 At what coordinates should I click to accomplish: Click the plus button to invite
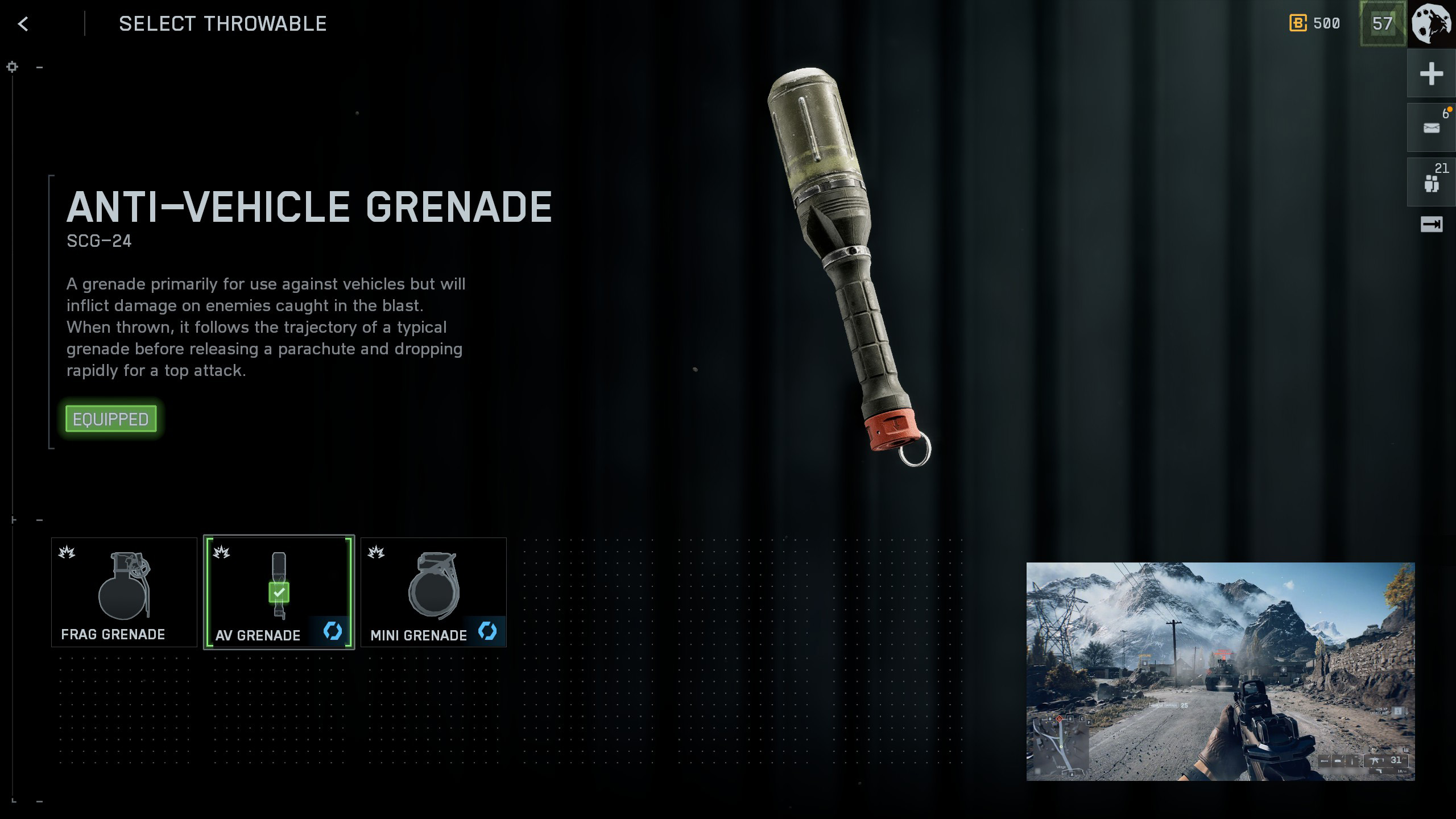[1431, 74]
